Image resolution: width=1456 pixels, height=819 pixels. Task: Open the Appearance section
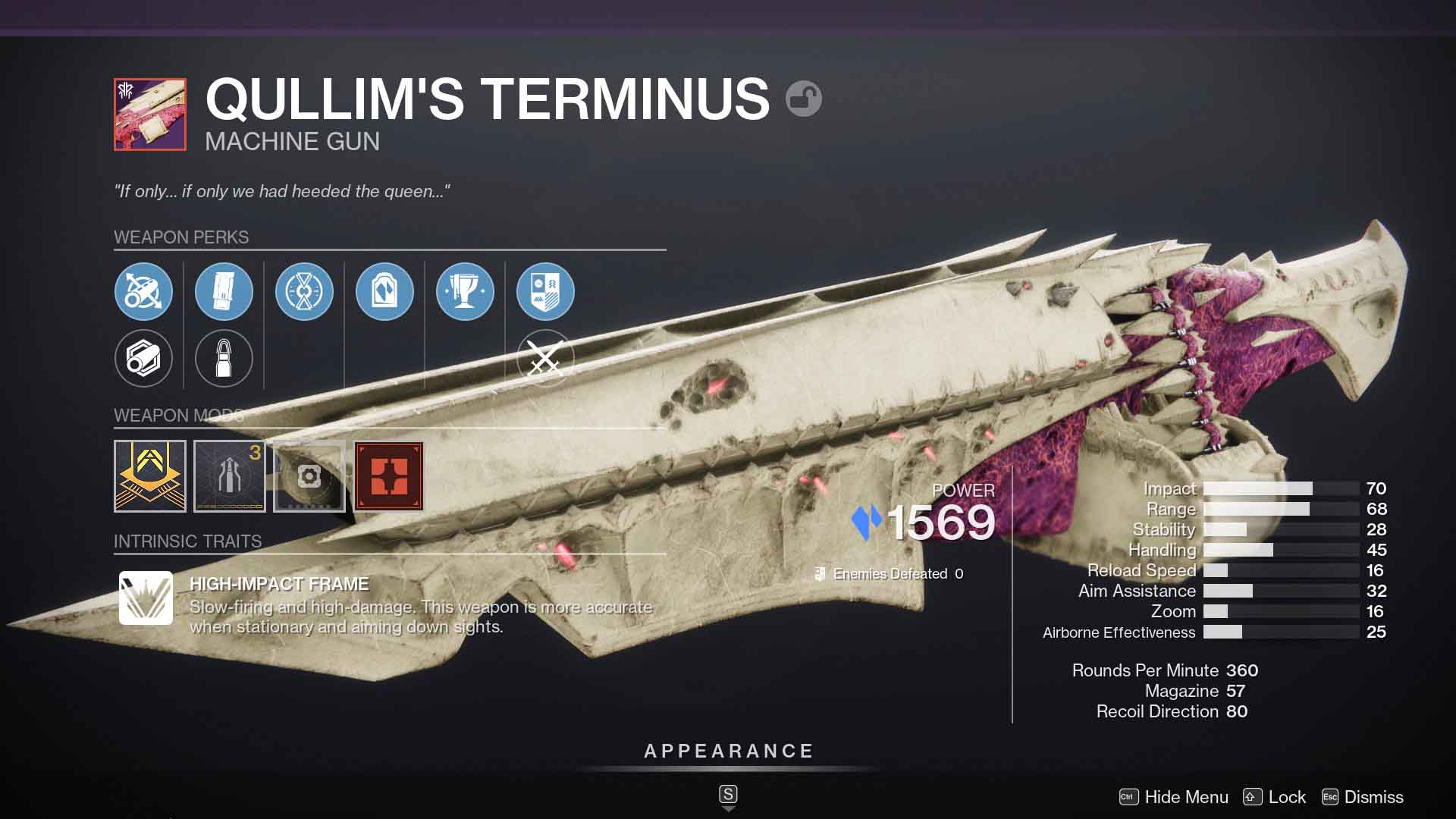pyautogui.click(x=727, y=752)
